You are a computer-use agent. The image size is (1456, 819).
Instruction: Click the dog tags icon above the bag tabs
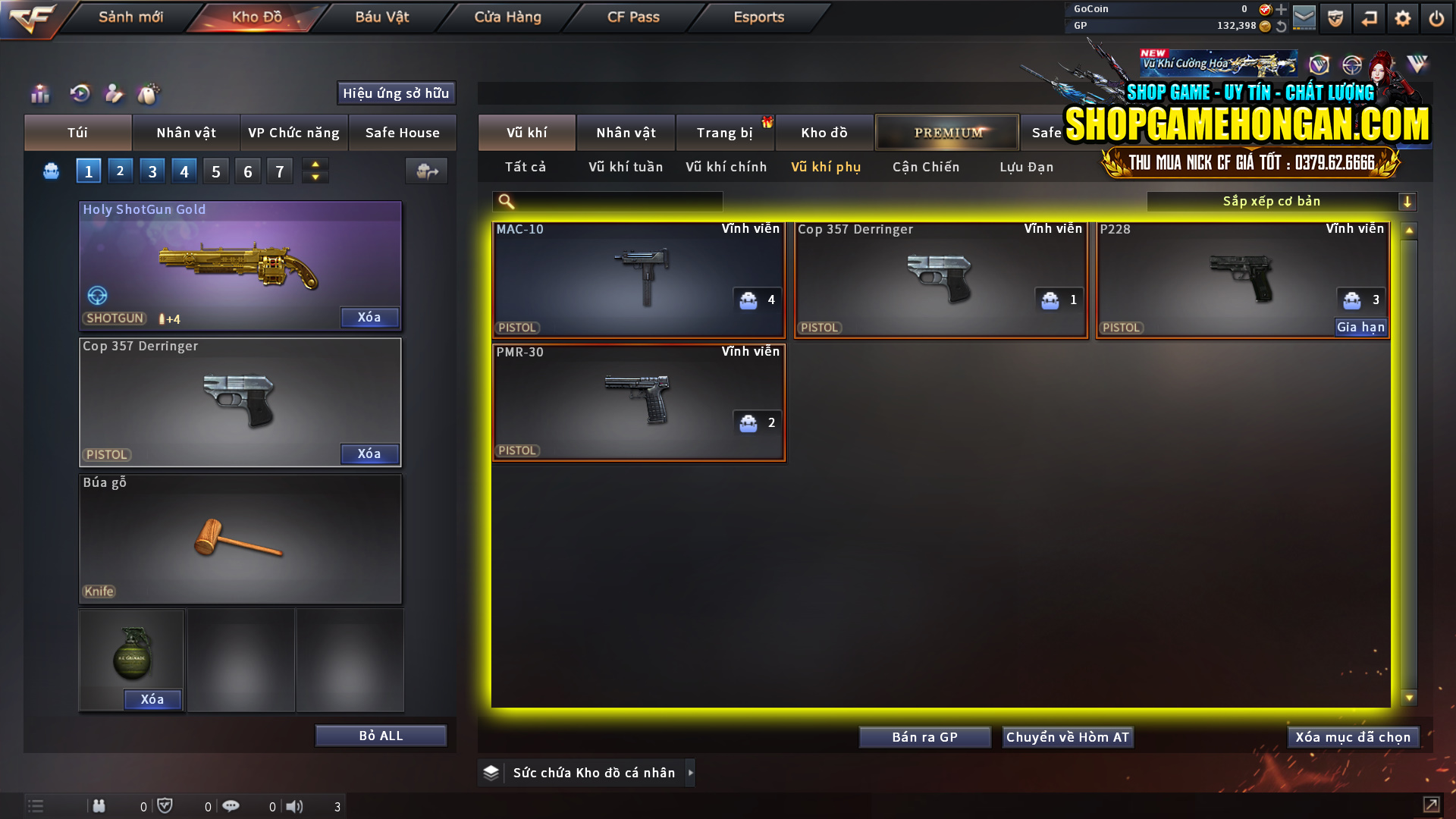click(149, 93)
